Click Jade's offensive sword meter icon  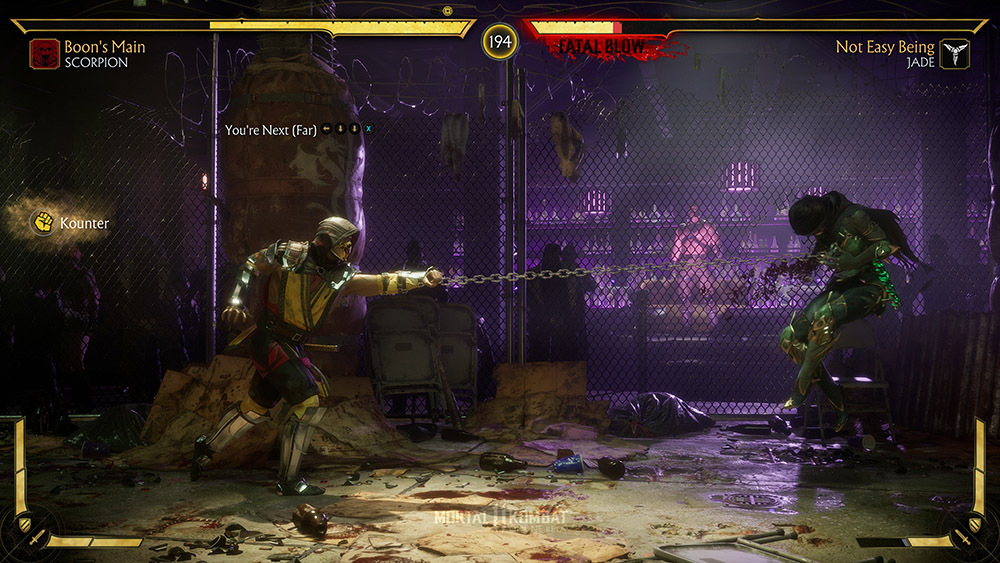[965, 540]
